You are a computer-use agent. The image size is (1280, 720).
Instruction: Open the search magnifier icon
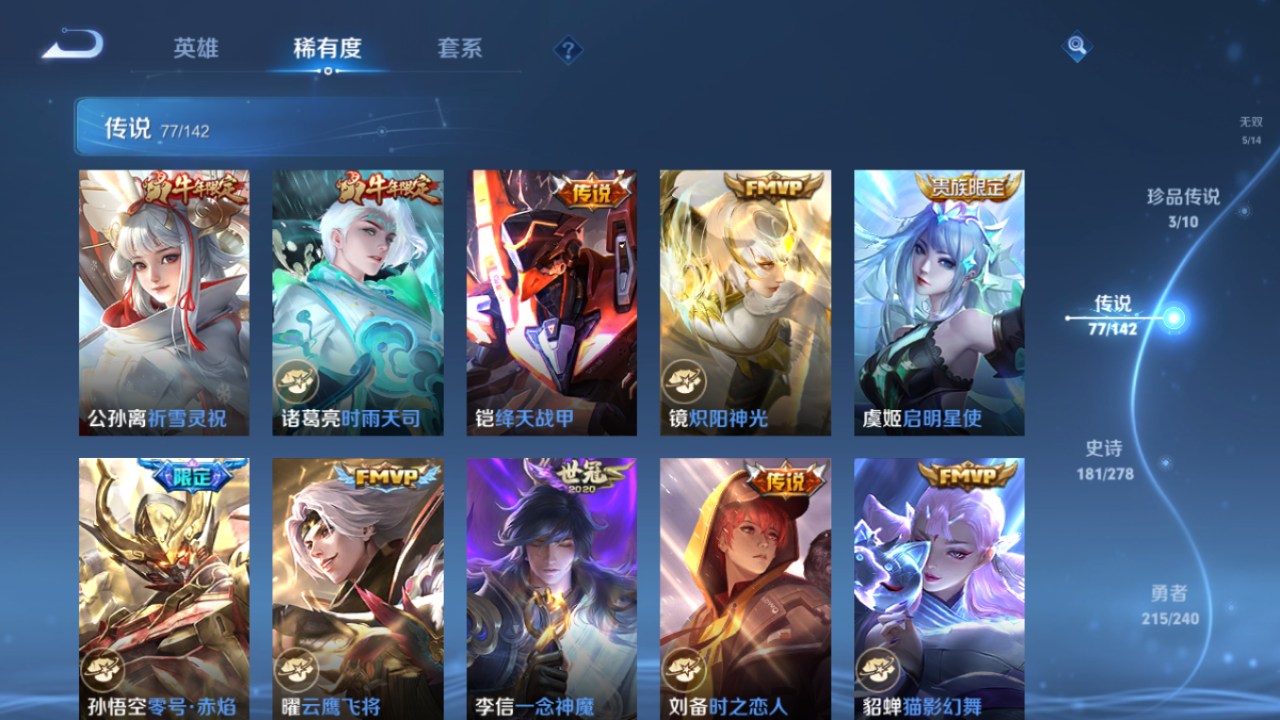point(1075,46)
